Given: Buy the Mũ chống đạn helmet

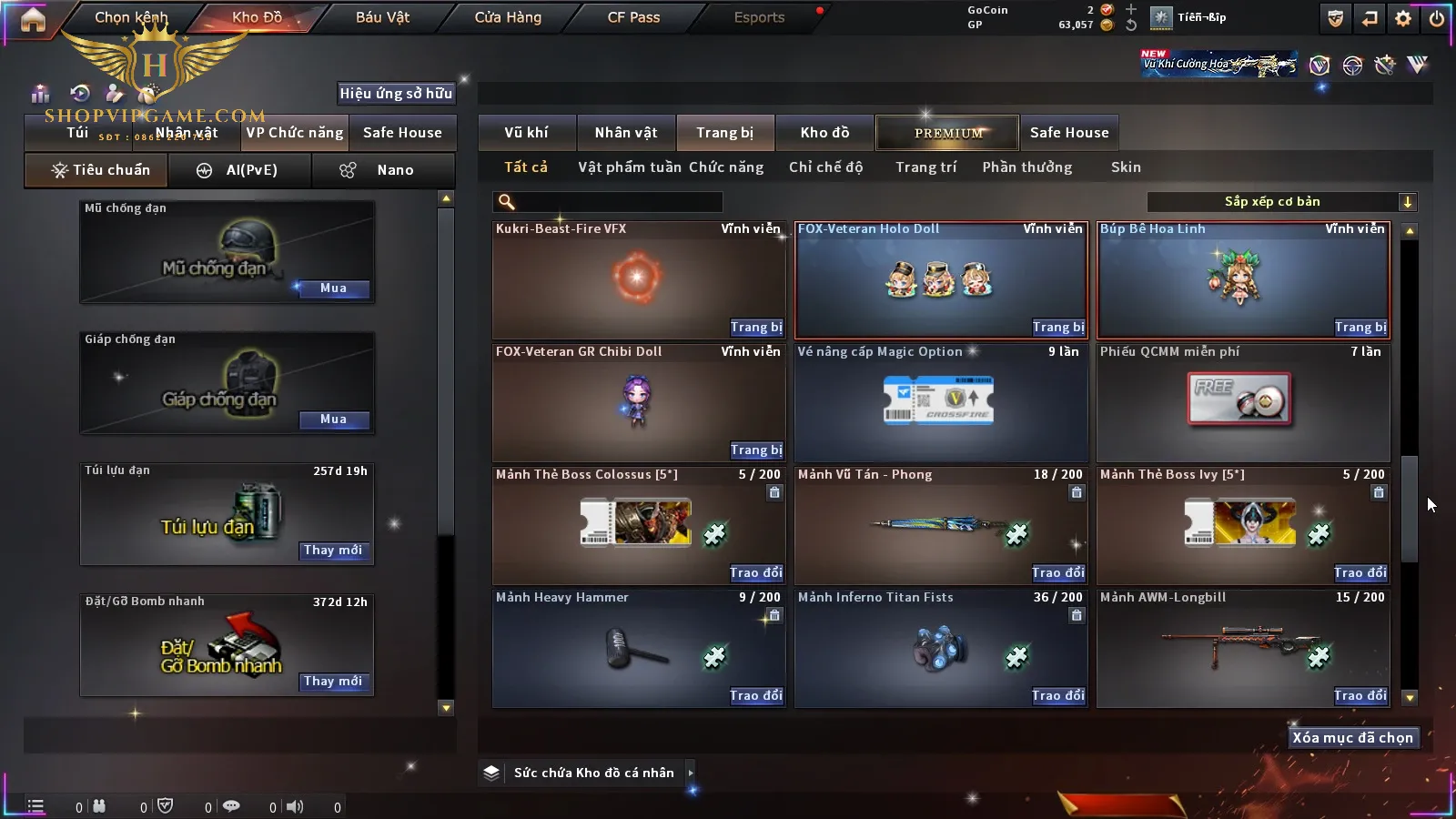Looking at the screenshot, I should tap(333, 288).
